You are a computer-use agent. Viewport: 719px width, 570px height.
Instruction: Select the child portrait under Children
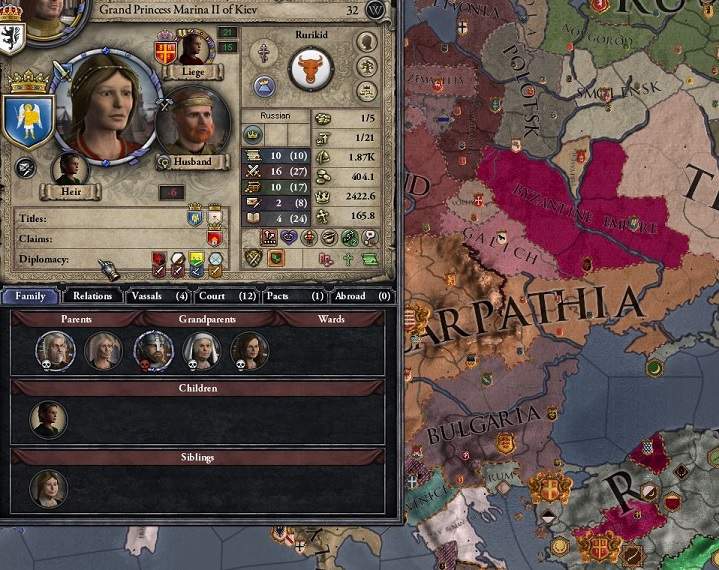pos(48,419)
